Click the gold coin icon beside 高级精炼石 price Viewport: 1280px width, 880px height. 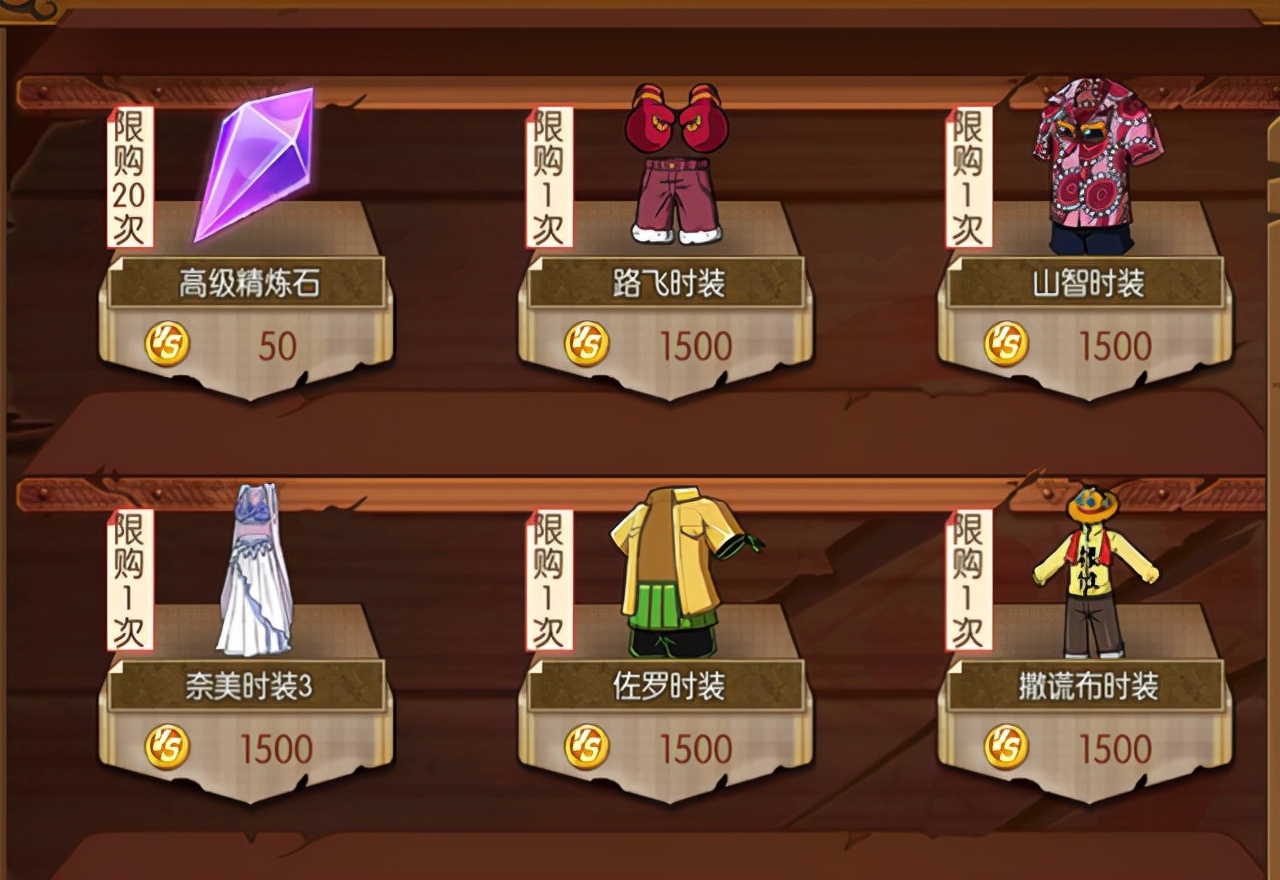[168, 345]
